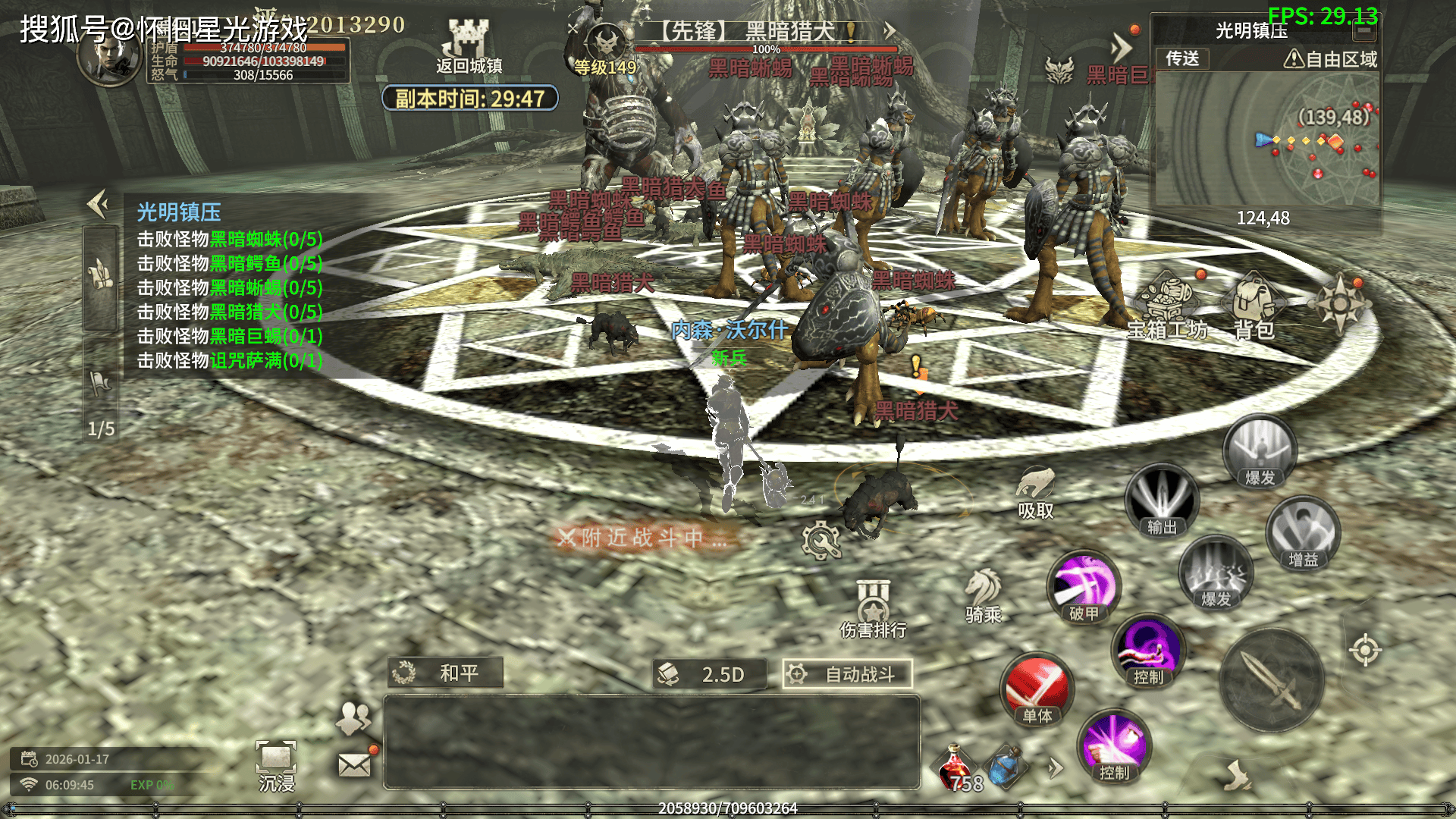Toggle the 自动战斗 auto-battle button
The image size is (1456, 819).
pos(847,674)
